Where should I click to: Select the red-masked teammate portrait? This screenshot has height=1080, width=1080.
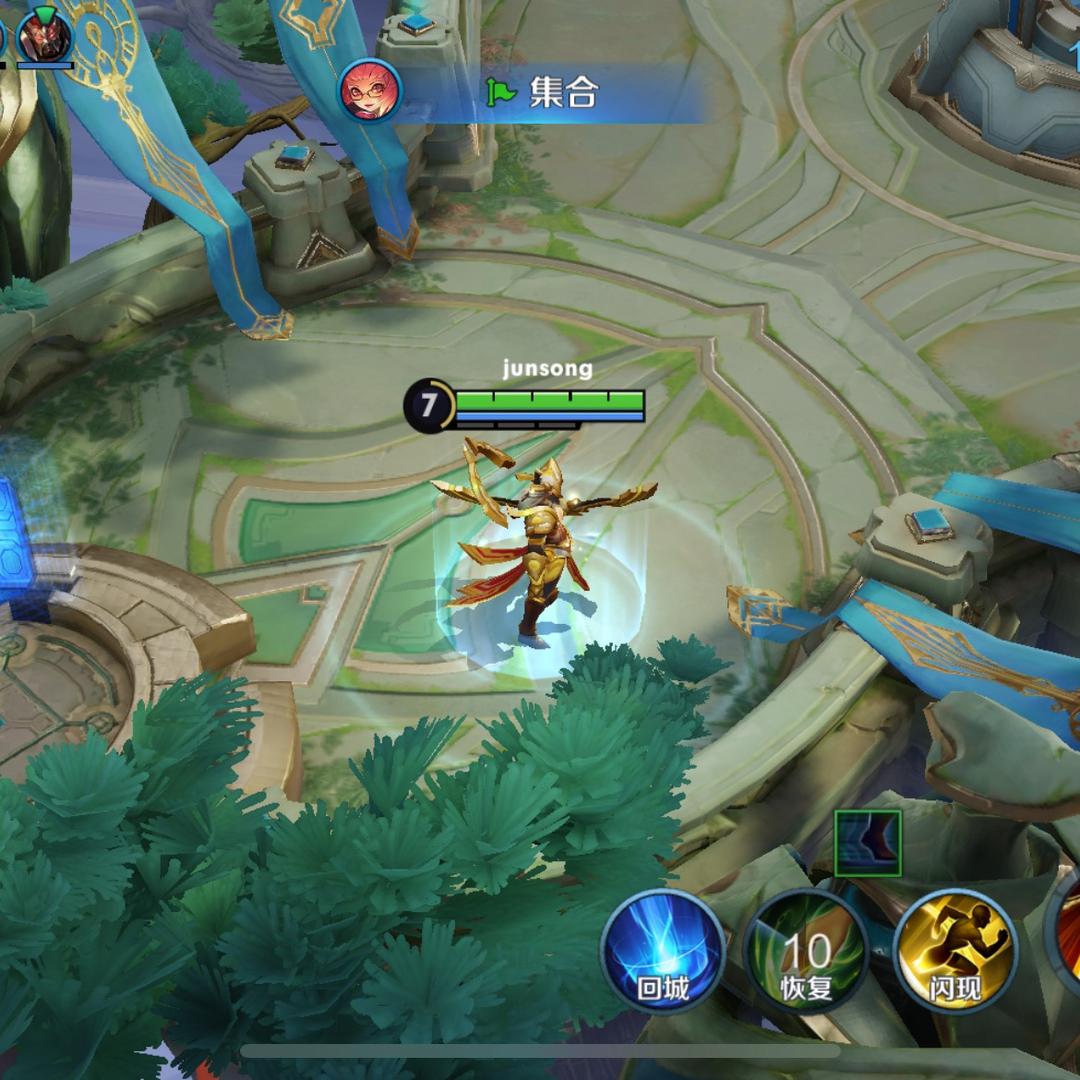45,37
